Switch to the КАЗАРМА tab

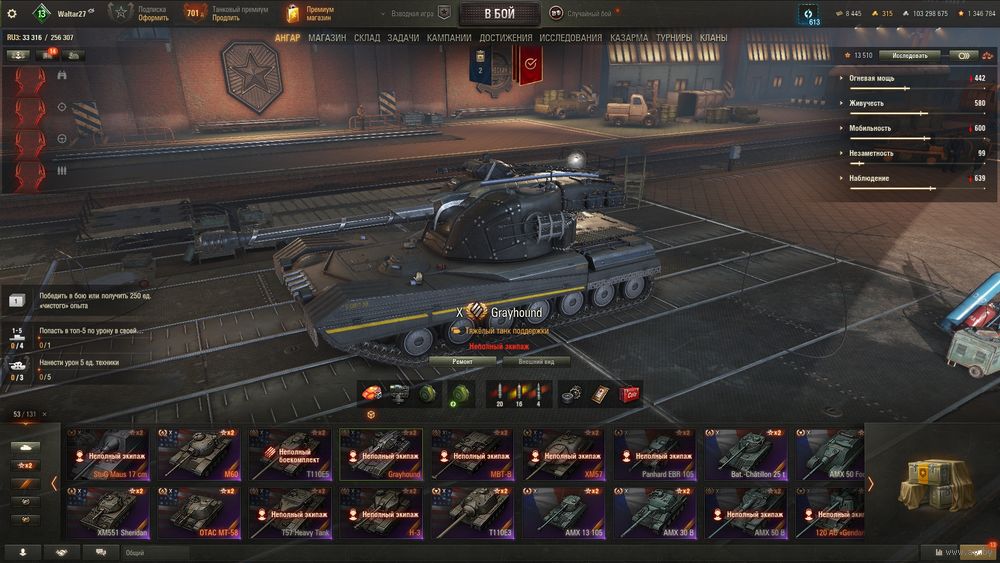(x=630, y=38)
